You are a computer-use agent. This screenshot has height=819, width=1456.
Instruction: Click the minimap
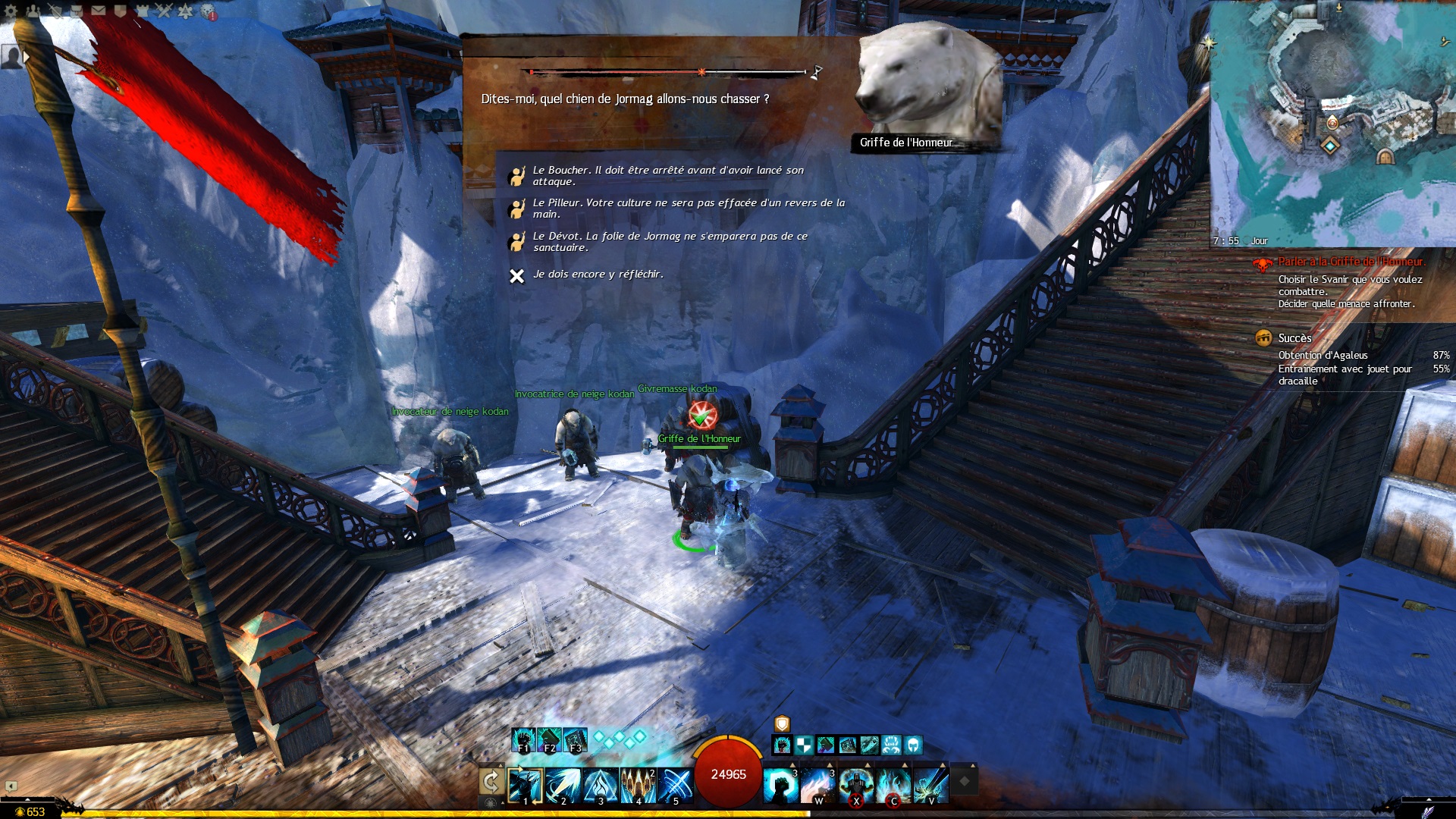pos(1332,121)
